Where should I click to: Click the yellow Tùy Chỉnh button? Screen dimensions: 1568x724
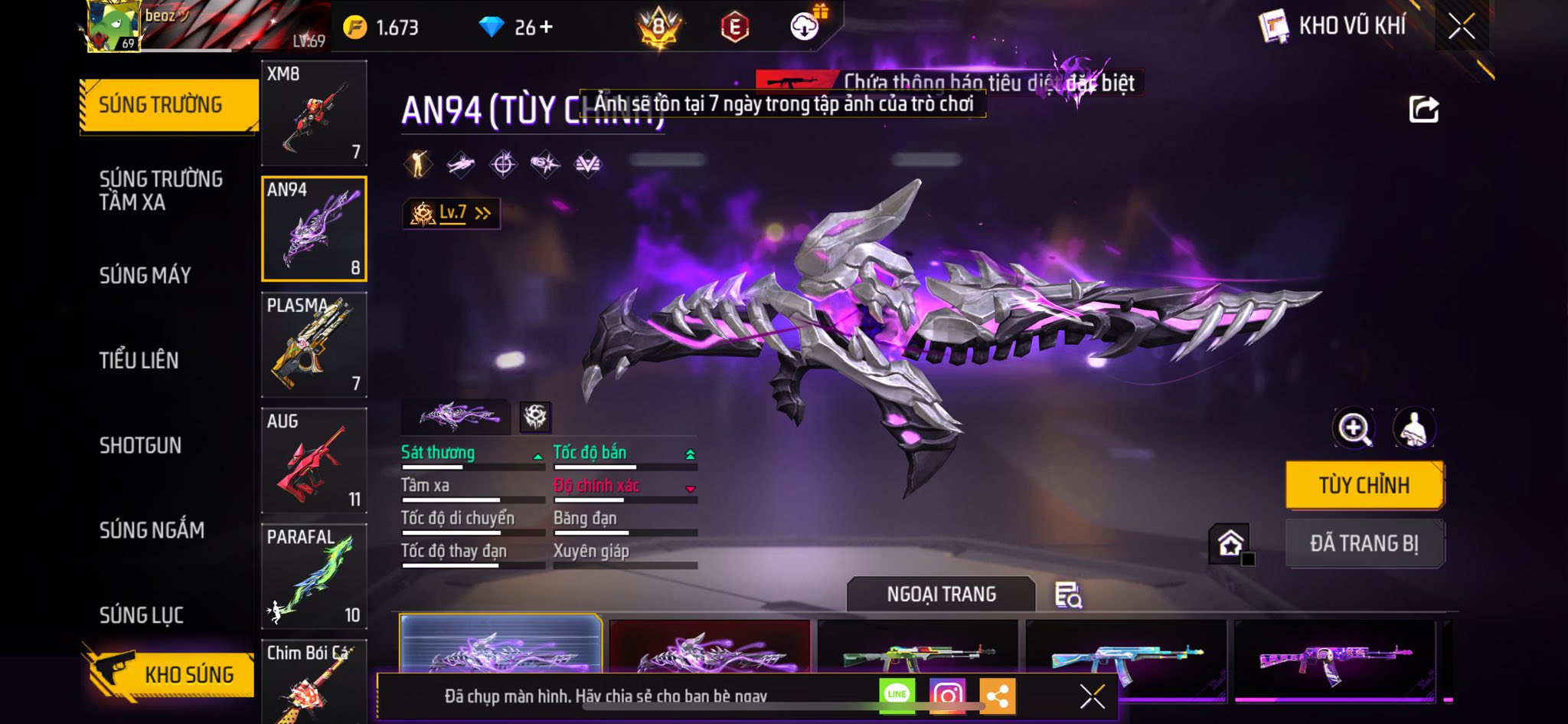click(1364, 485)
